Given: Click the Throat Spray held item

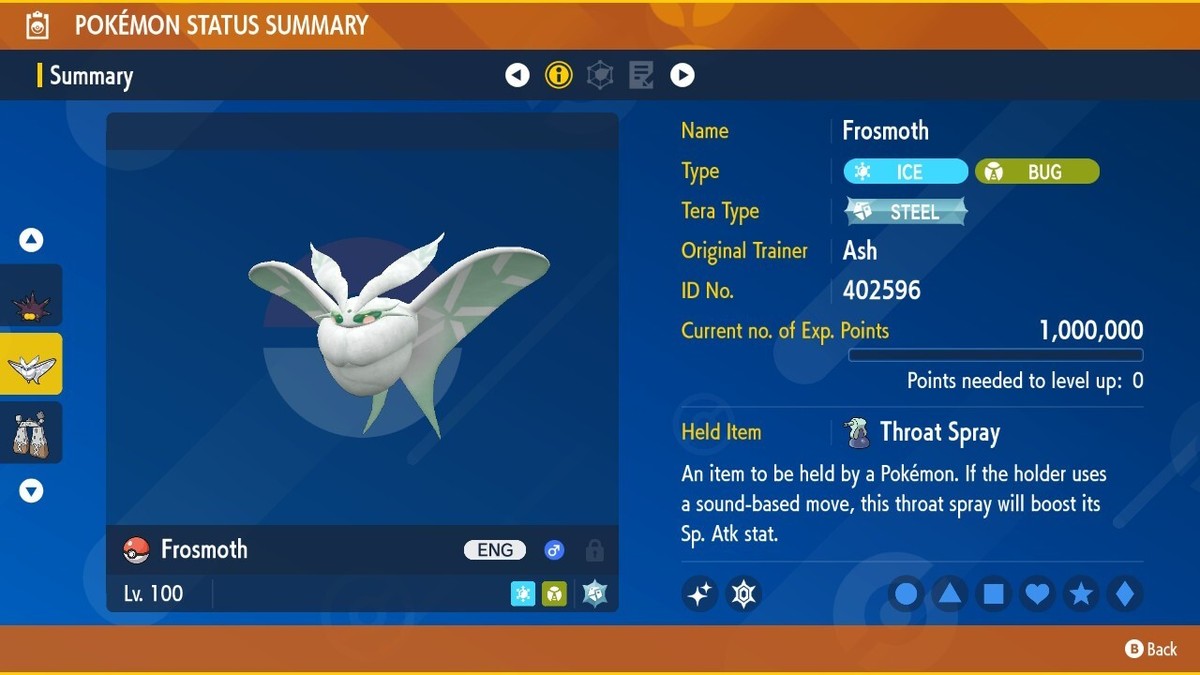Looking at the screenshot, I should point(938,433).
